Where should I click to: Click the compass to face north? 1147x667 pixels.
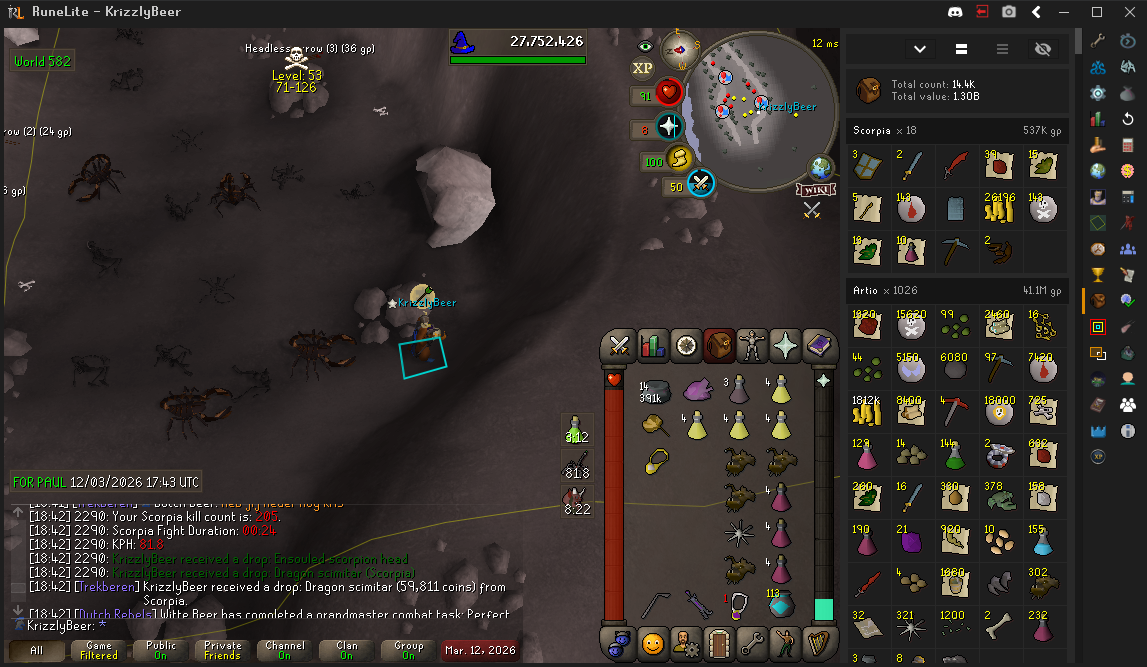tap(681, 50)
